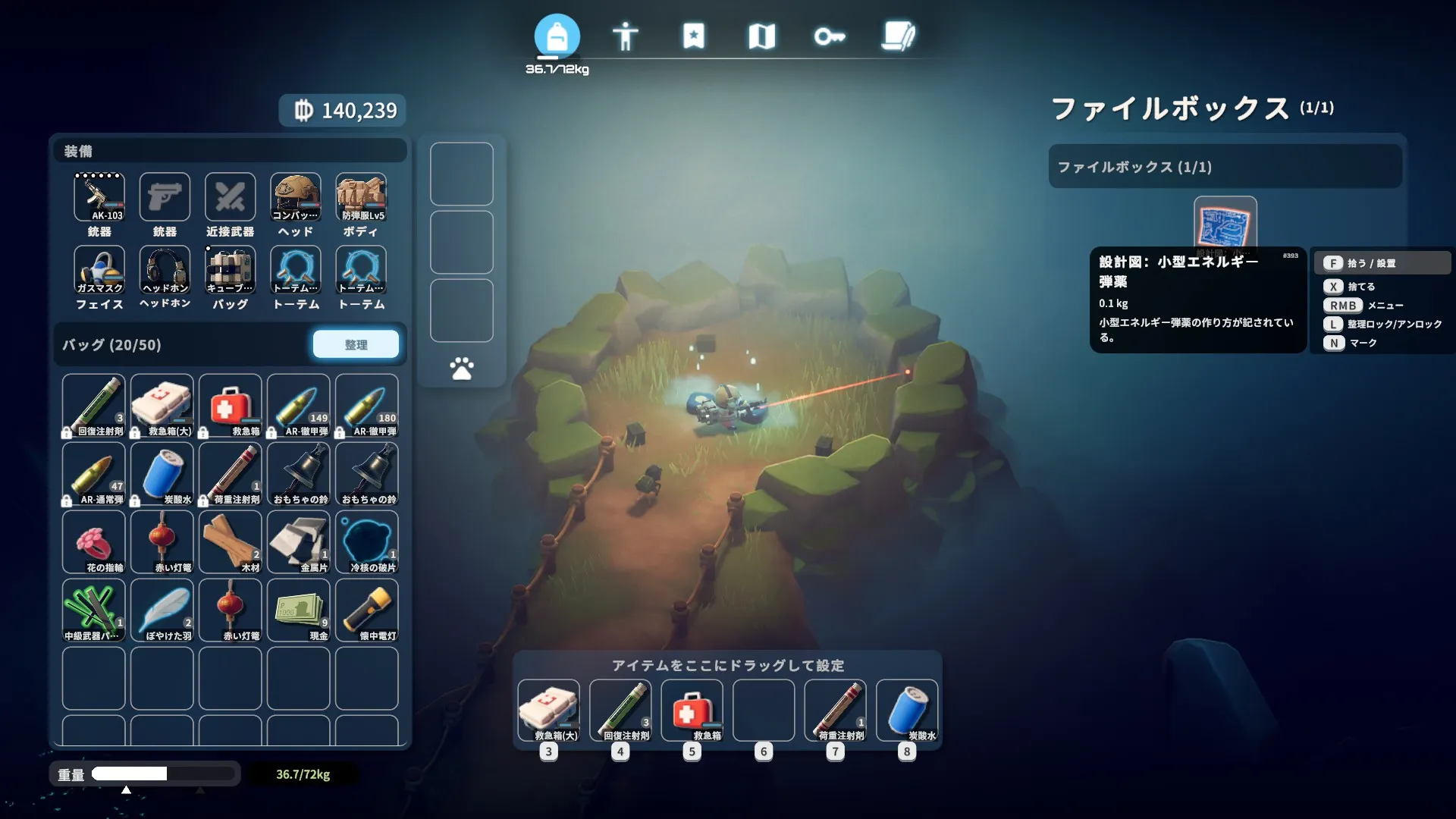
Task: Select the 防弾服Lv5 body armor slot
Action: (x=361, y=197)
